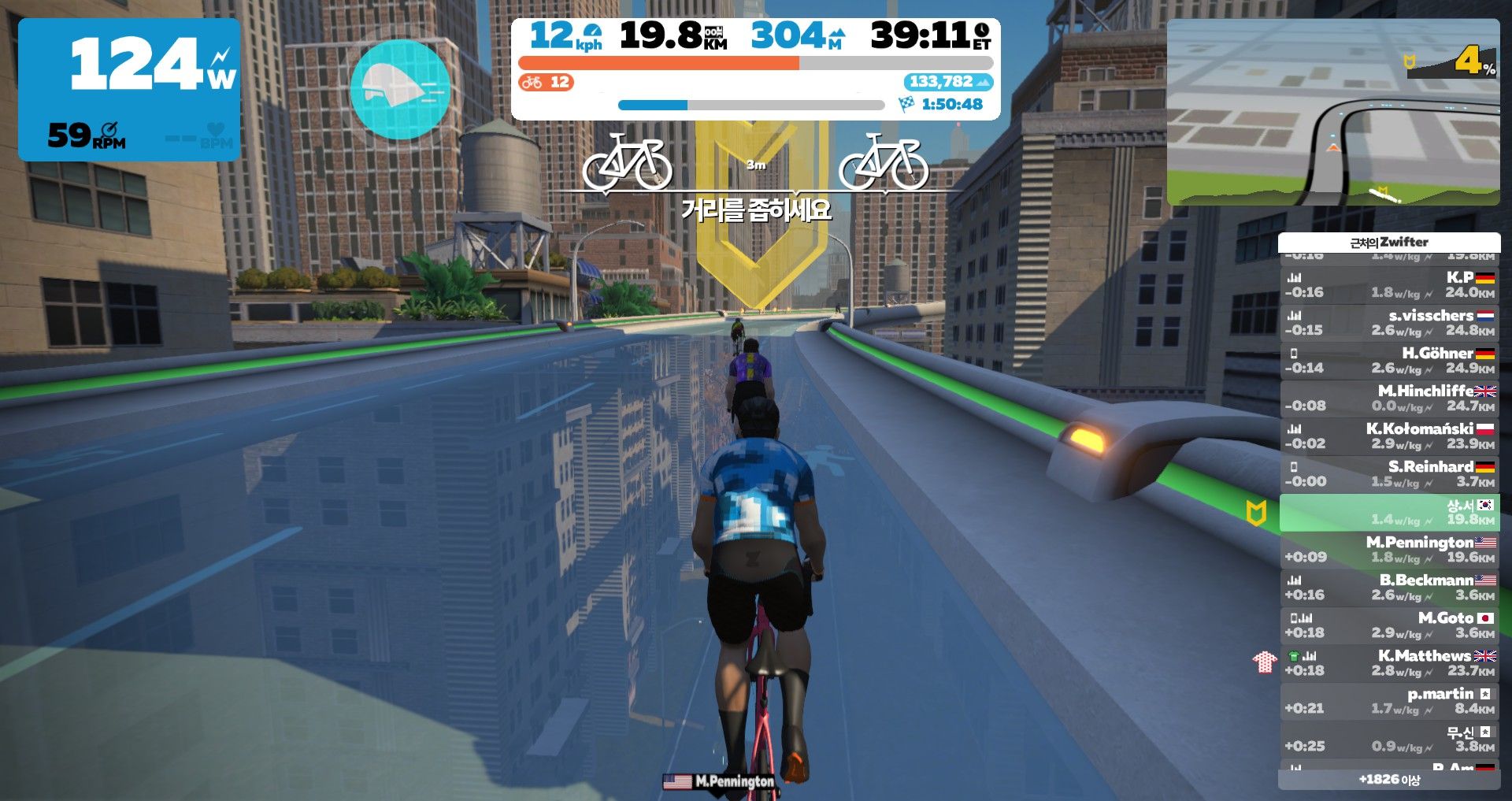Click the highlighted 상.서 rider row
Image resolution: width=1512 pixels, height=801 pixels.
tap(1389, 512)
